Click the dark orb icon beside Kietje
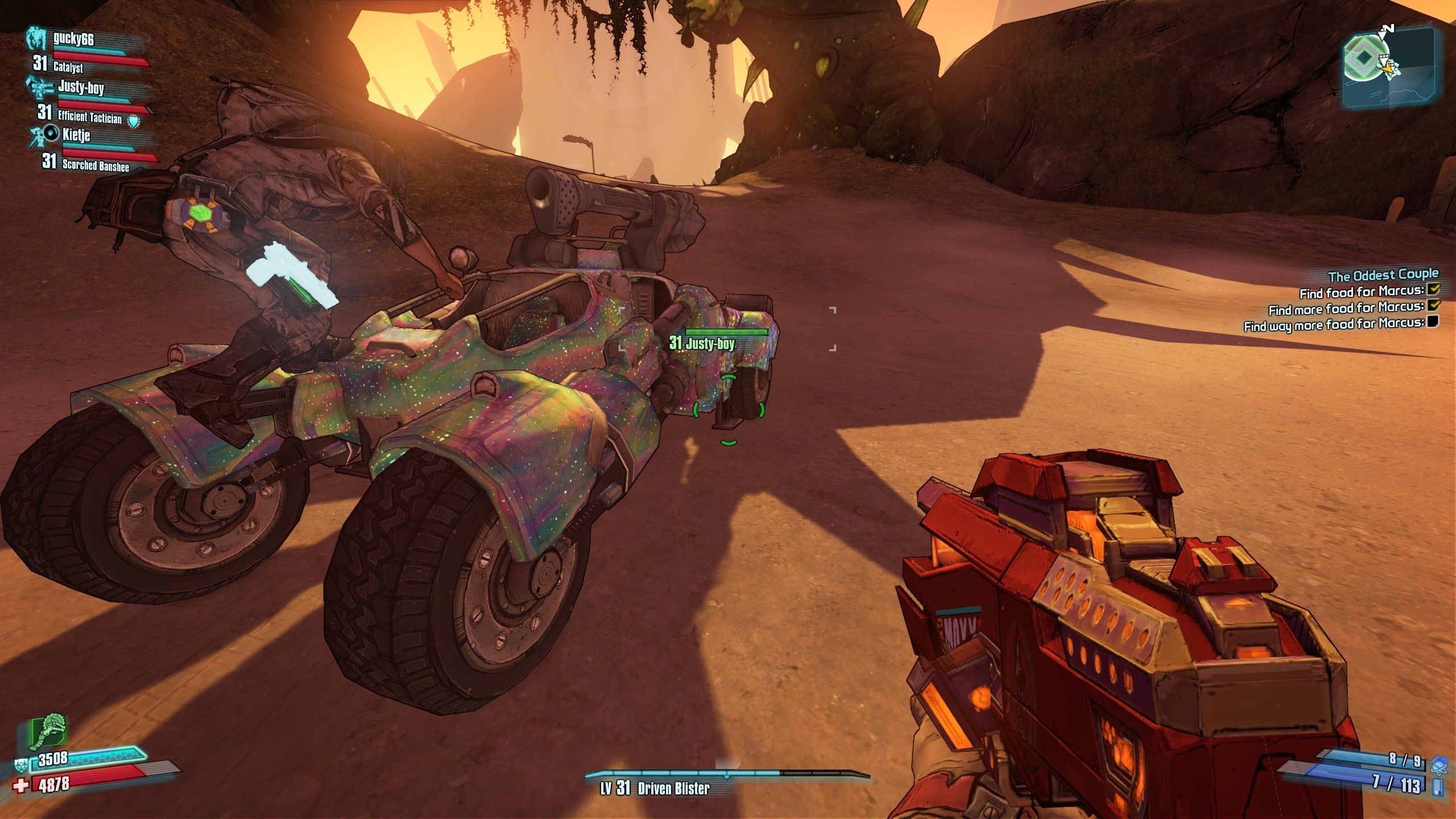 click(52, 133)
